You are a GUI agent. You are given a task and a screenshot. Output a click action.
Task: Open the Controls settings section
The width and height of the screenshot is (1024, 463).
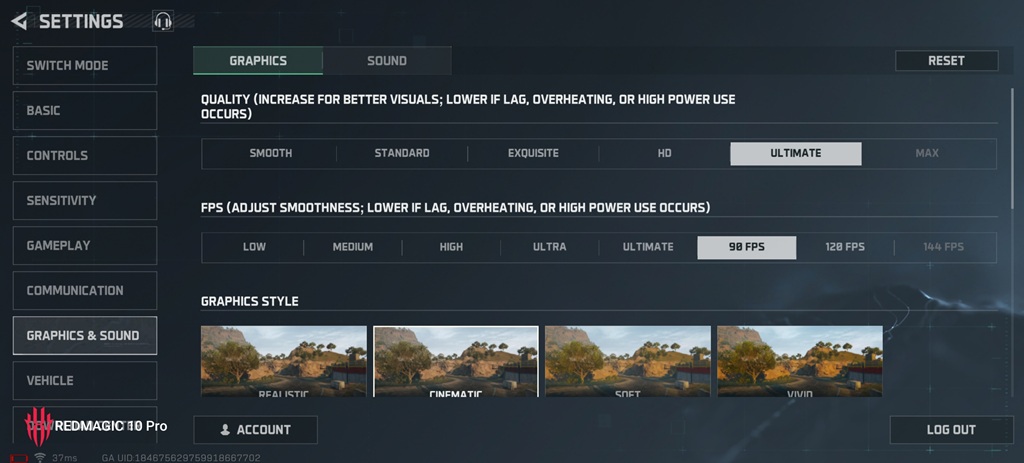85,156
